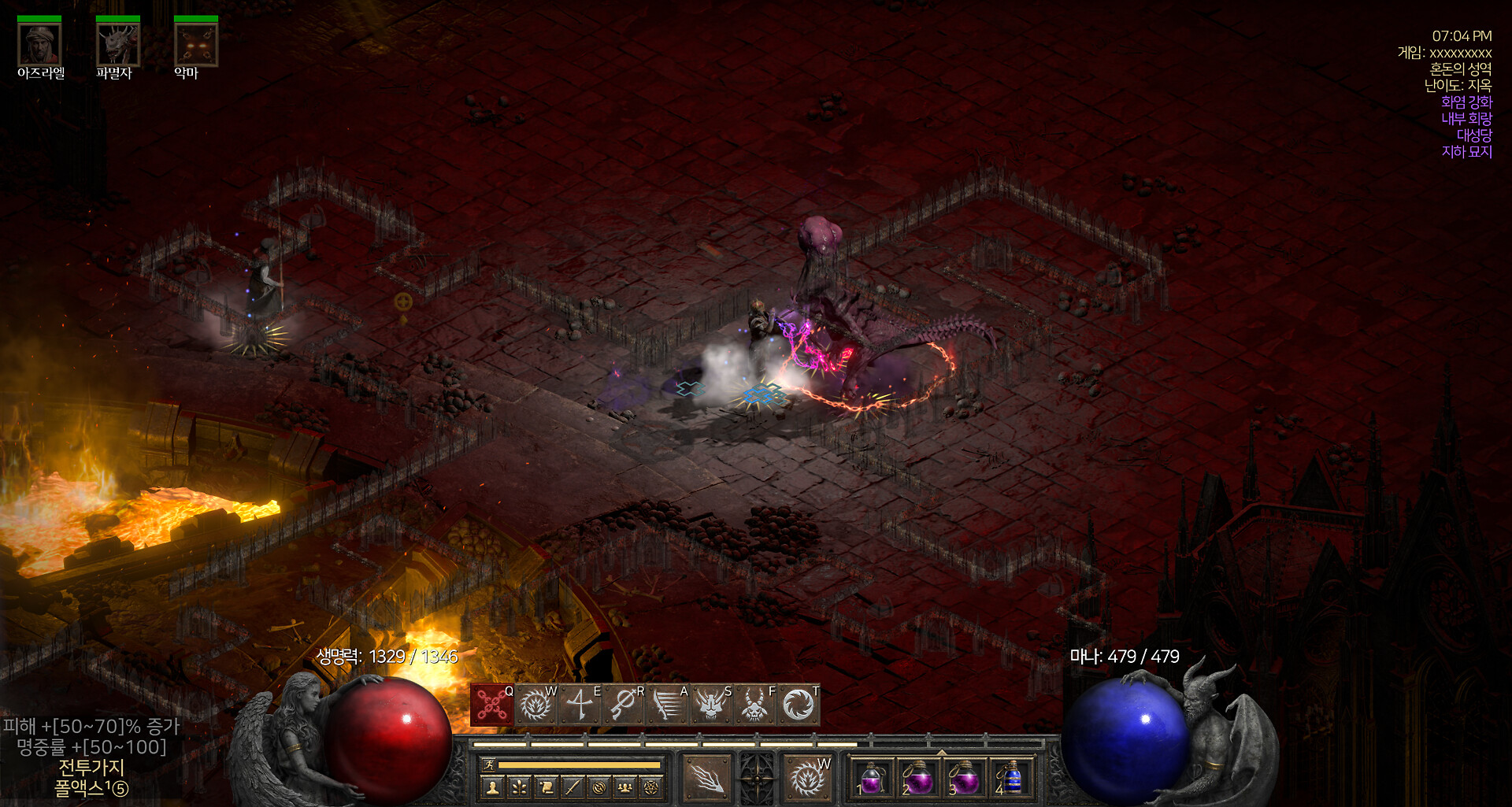Open the party menu button
Screen dimensions: 1512x807
point(625,787)
